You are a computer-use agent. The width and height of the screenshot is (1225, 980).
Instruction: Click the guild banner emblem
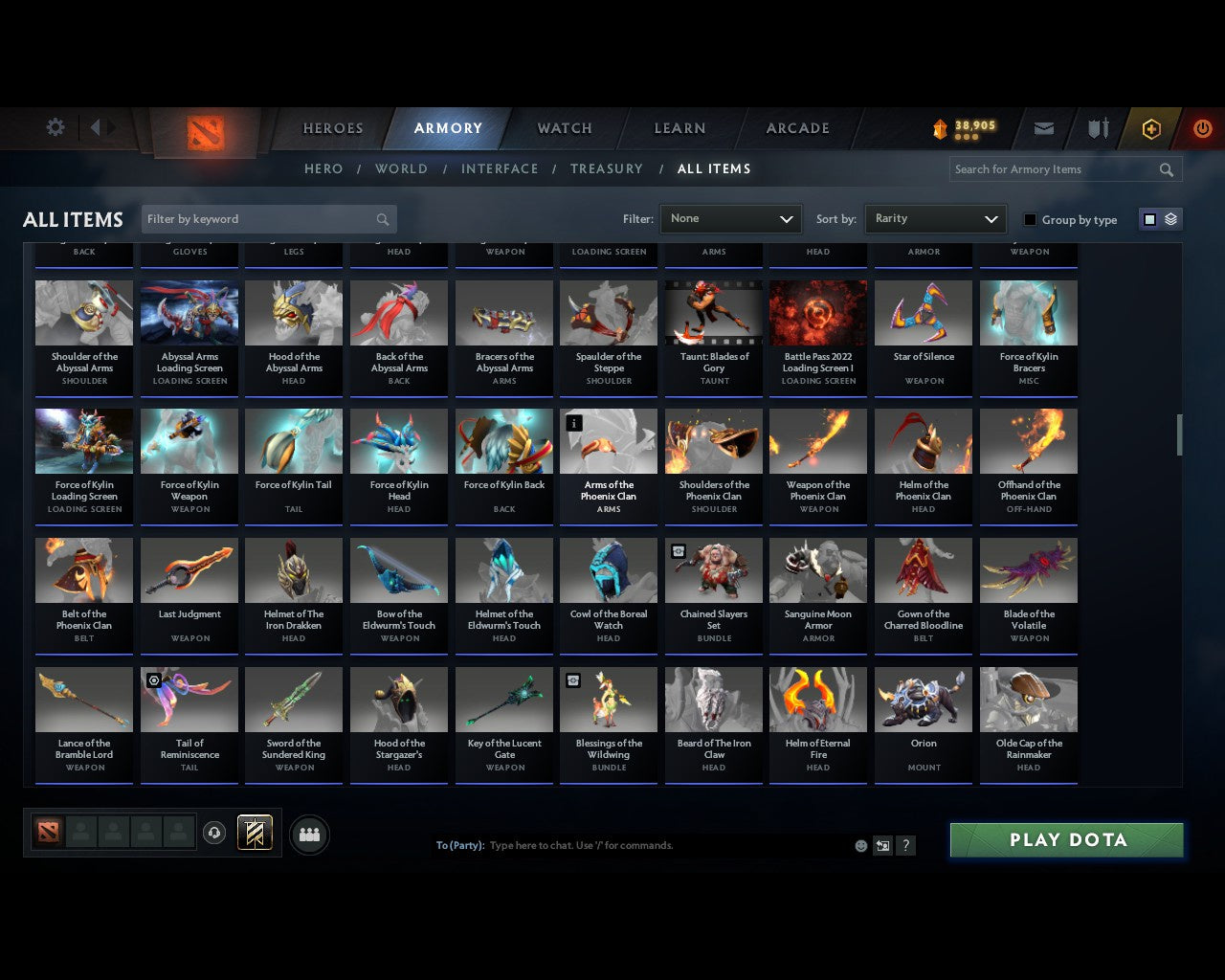[x=255, y=833]
